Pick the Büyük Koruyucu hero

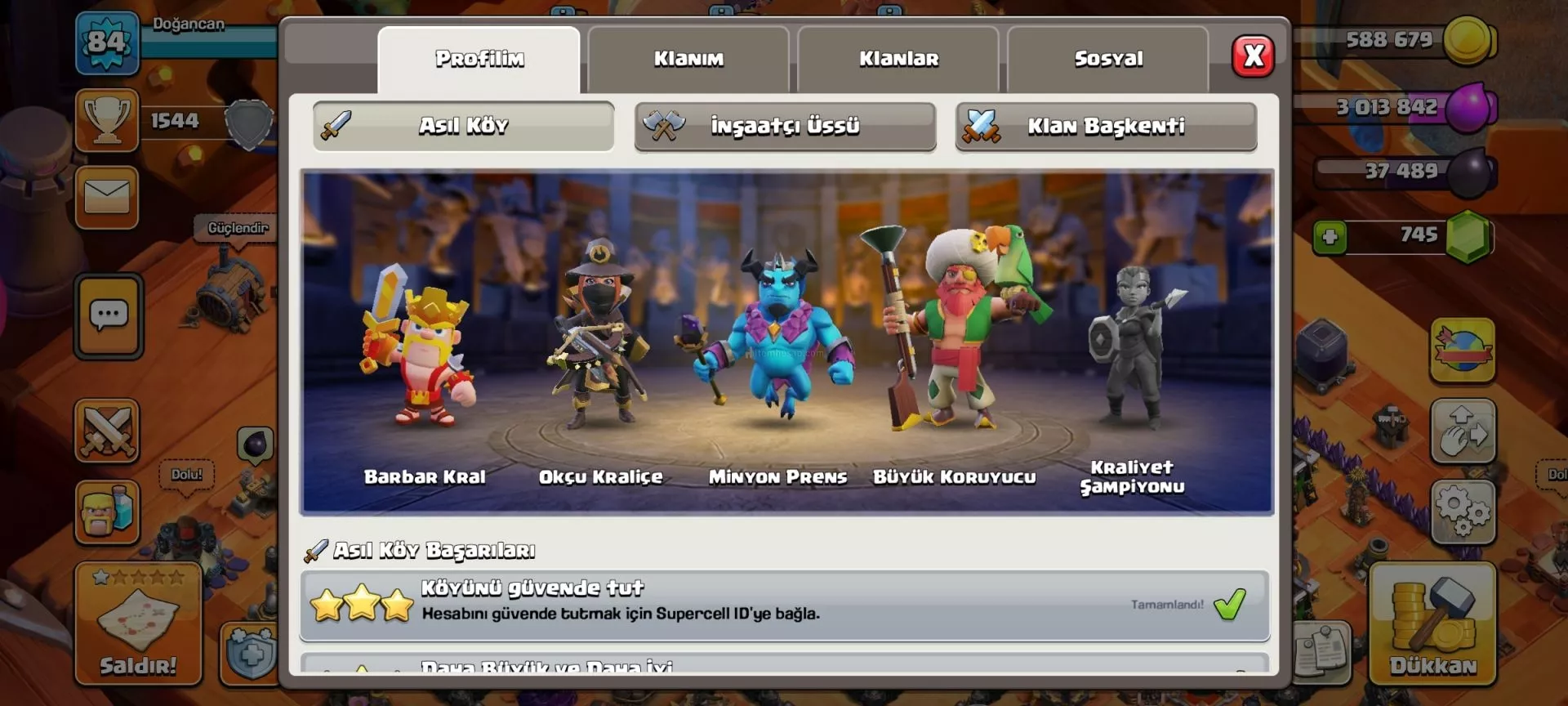click(x=954, y=335)
